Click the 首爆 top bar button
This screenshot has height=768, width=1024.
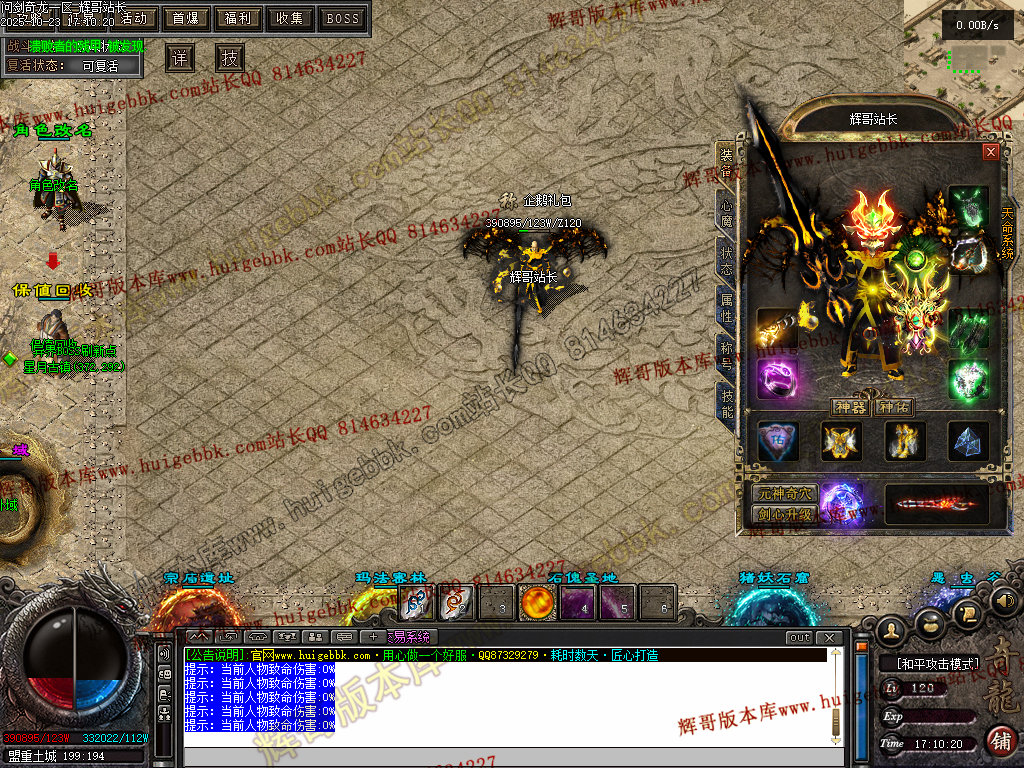coord(186,18)
